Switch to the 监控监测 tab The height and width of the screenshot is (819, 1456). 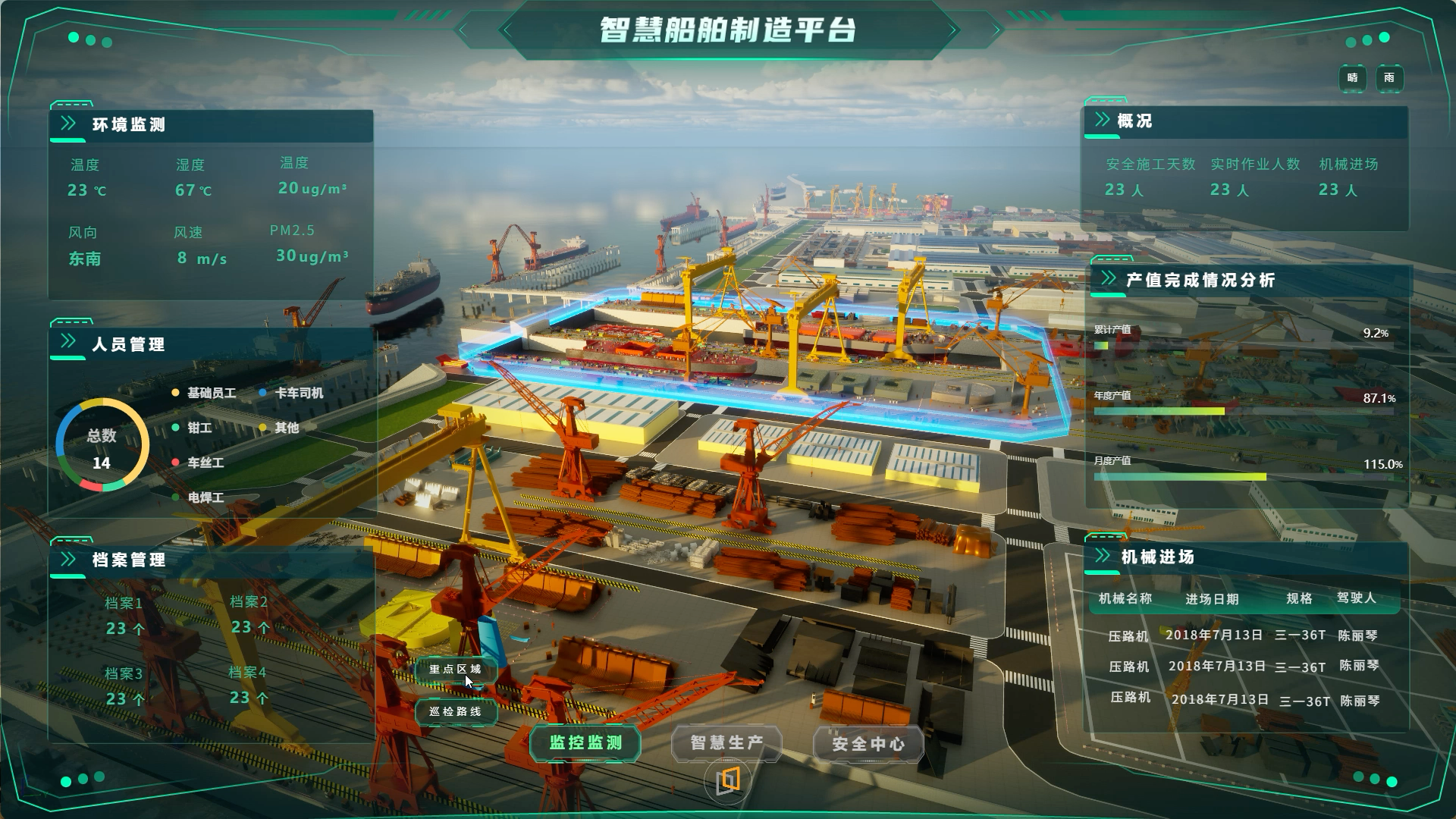(585, 743)
